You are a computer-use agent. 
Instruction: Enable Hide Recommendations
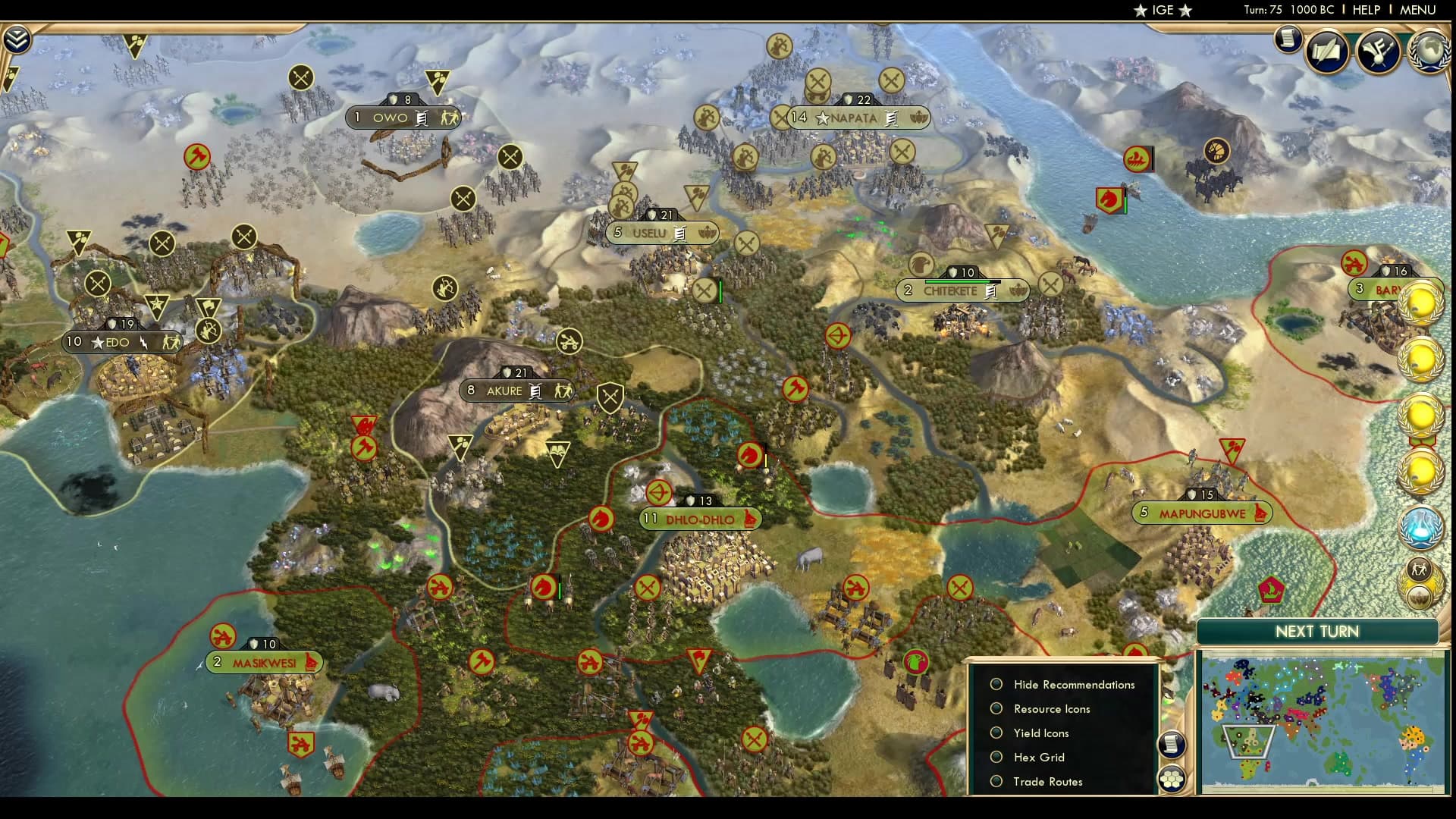(x=996, y=684)
